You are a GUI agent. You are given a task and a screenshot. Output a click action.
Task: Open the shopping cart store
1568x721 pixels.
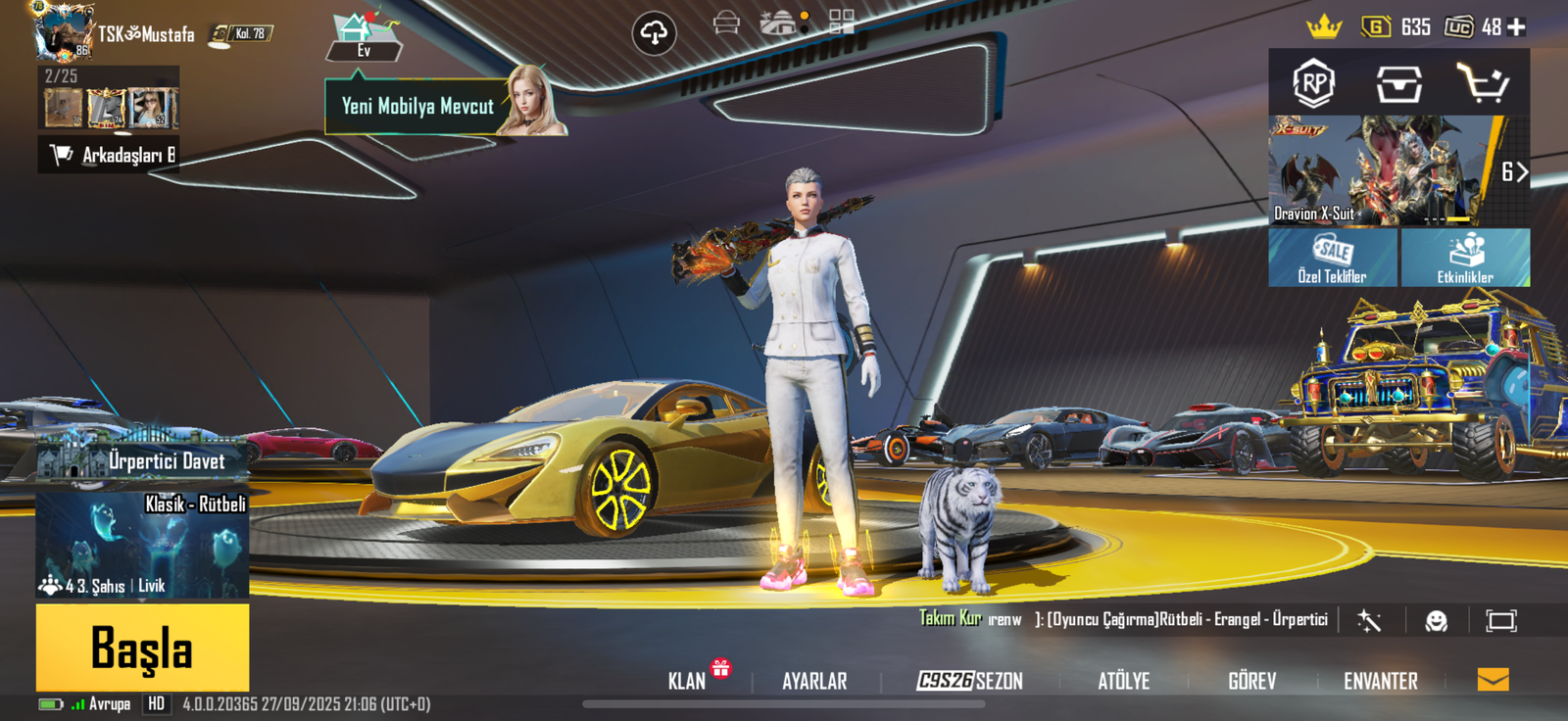point(1482,83)
